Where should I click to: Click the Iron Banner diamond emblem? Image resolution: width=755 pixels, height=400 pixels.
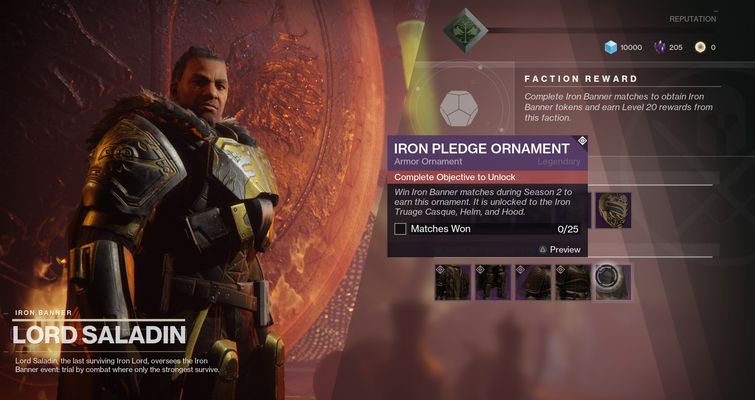pyautogui.click(x=465, y=29)
